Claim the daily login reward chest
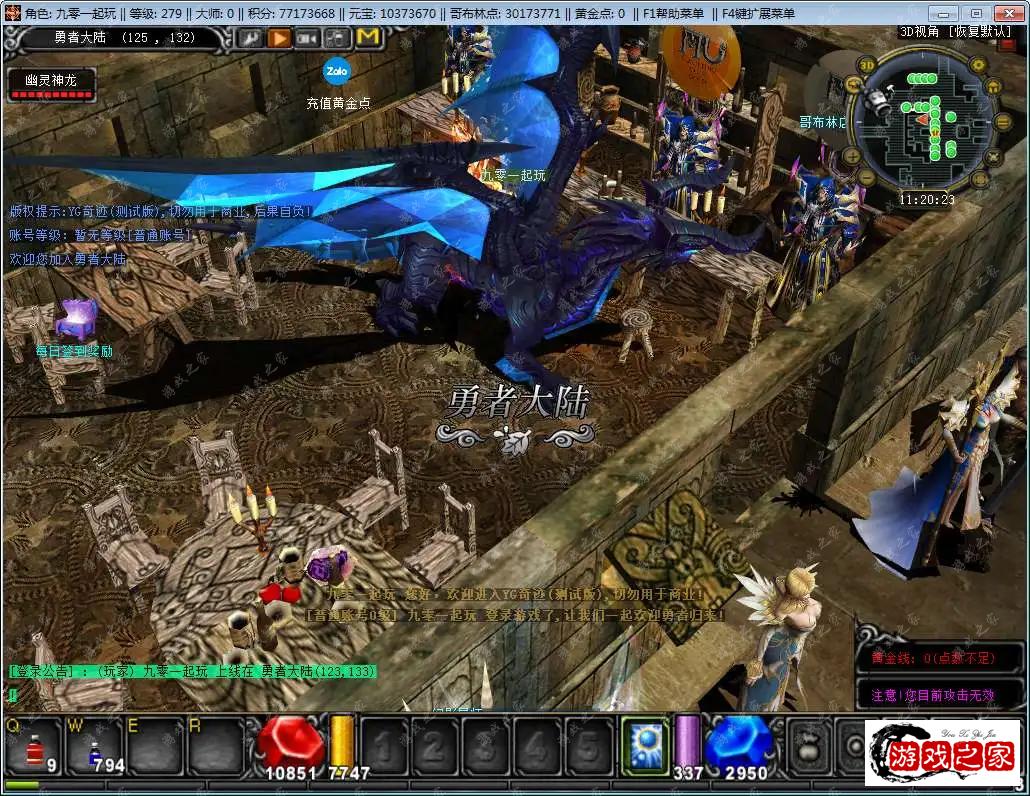The image size is (1030, 796). tap(74, 318)
